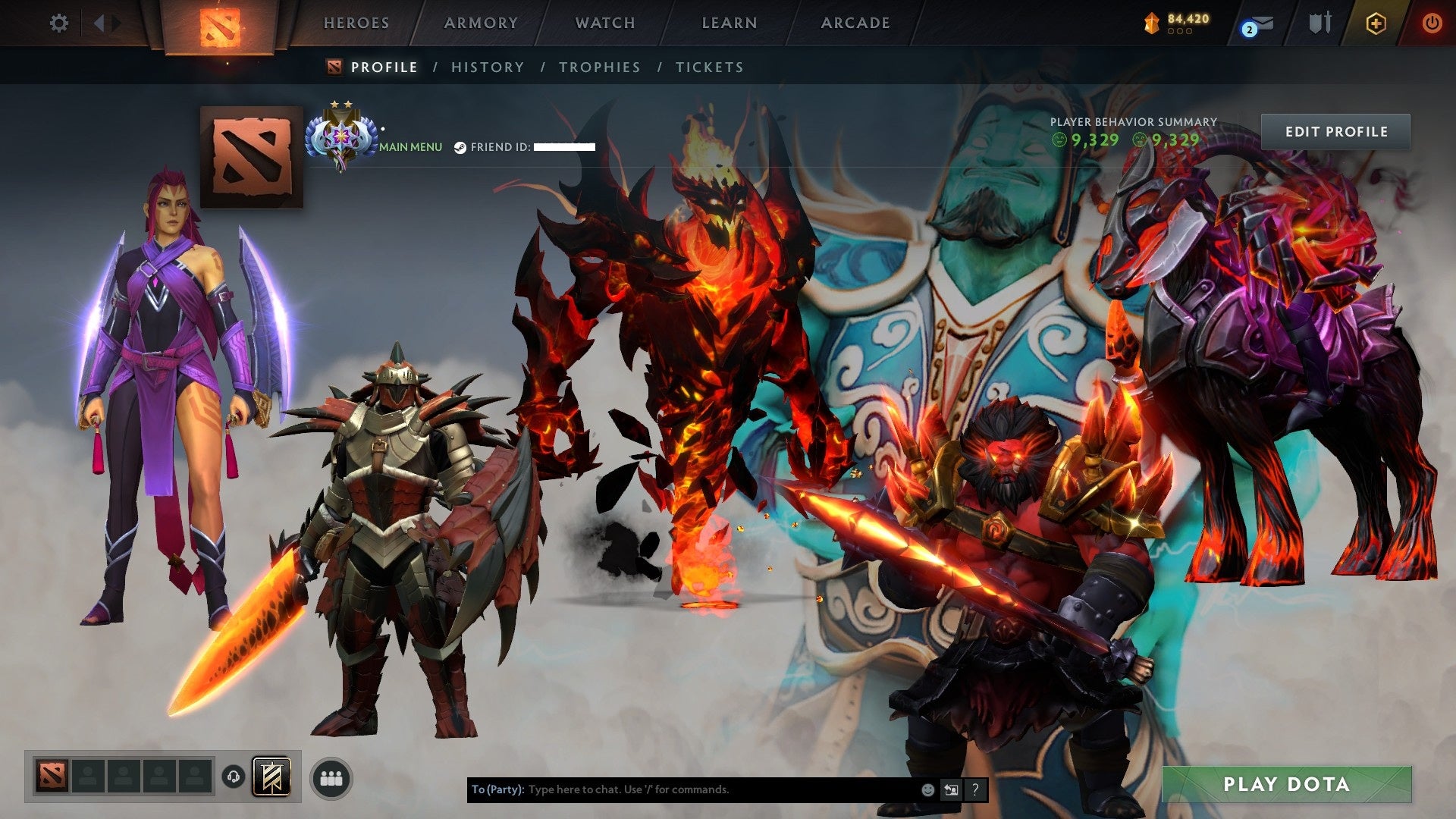Switch to the HISTORY tab
Image resolution: width=1456 pixels, height=819 pixels.
(x=487, y=67)
